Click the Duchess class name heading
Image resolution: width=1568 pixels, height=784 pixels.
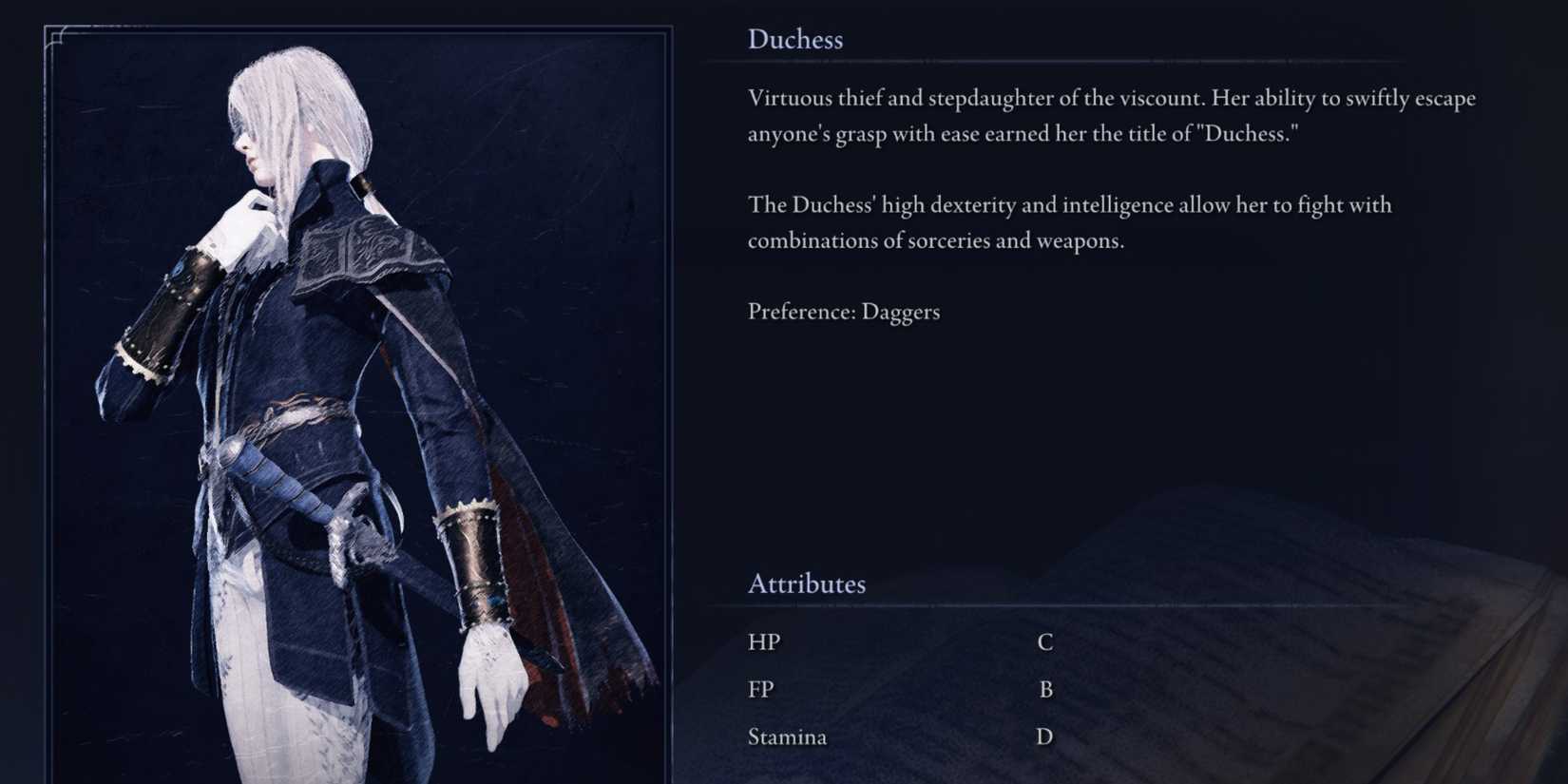pos(796,39)
